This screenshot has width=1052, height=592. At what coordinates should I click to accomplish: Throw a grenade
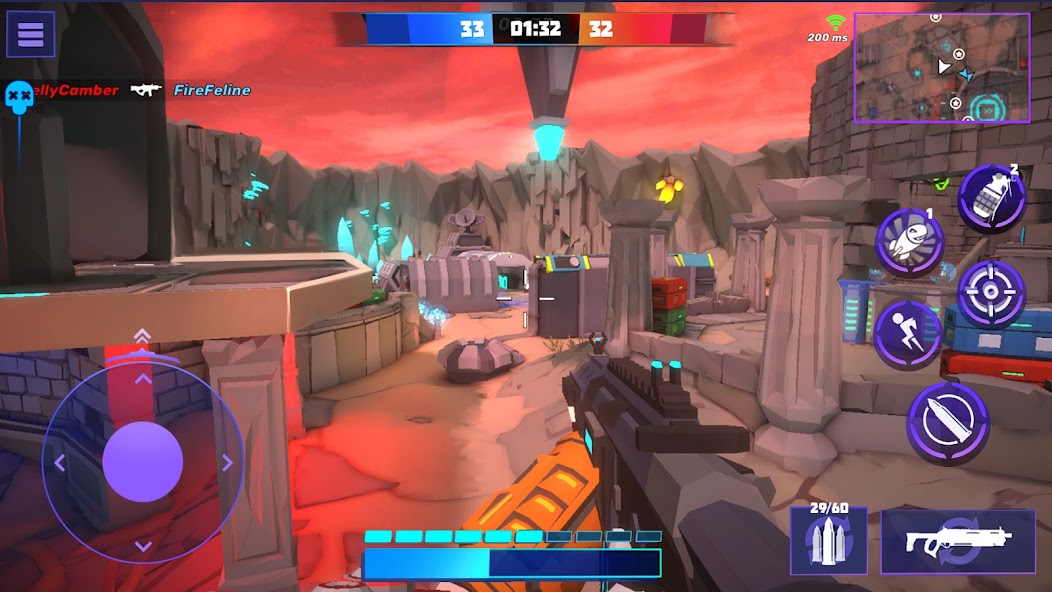tap(992, 198)
